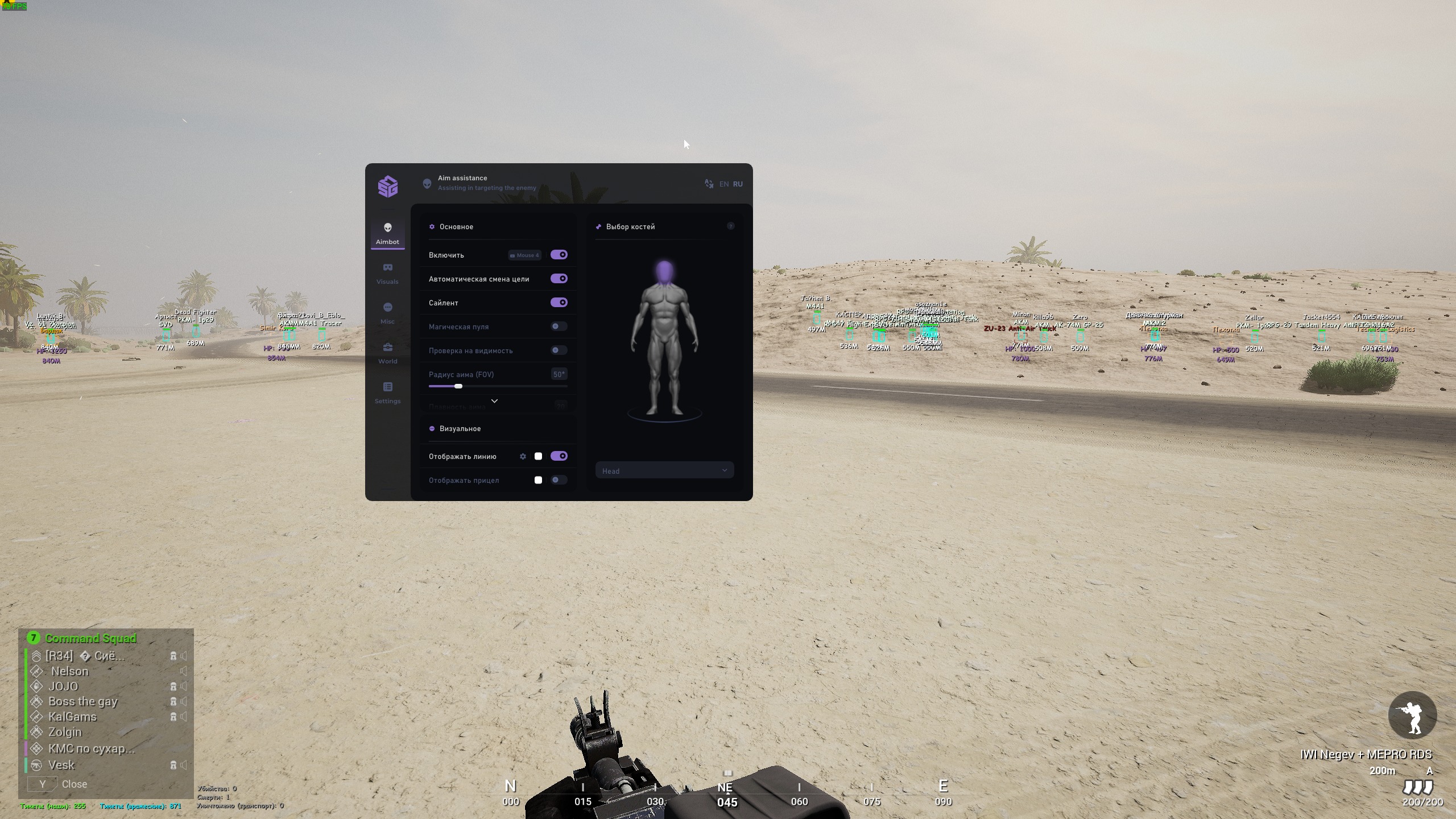The height and width of the screenshot is (819, 1456).
Task: Select Nelson in the Command Squad list
Action: [x=70, y=671]
